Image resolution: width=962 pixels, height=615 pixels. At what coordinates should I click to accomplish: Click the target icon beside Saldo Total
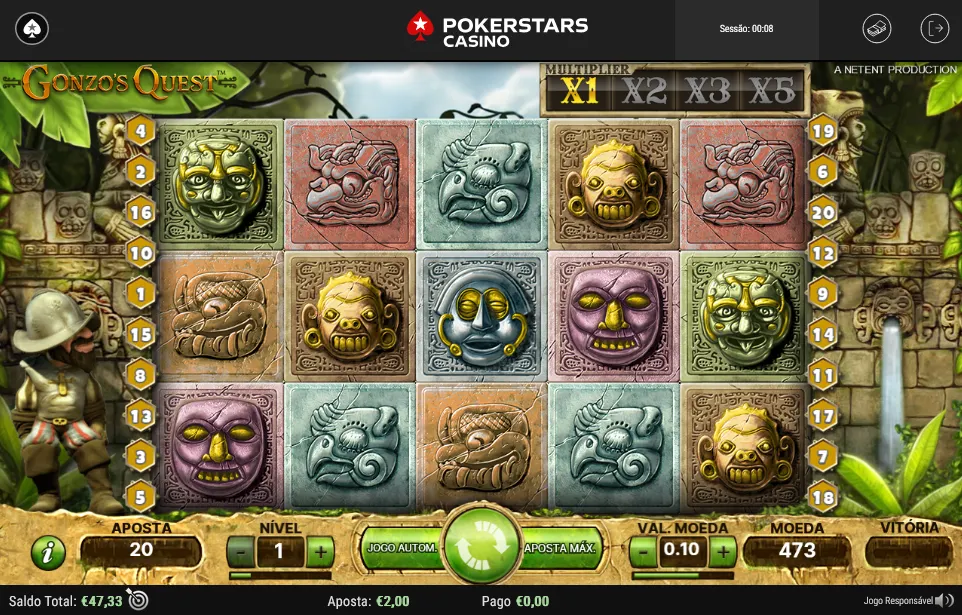coord(138,600)
